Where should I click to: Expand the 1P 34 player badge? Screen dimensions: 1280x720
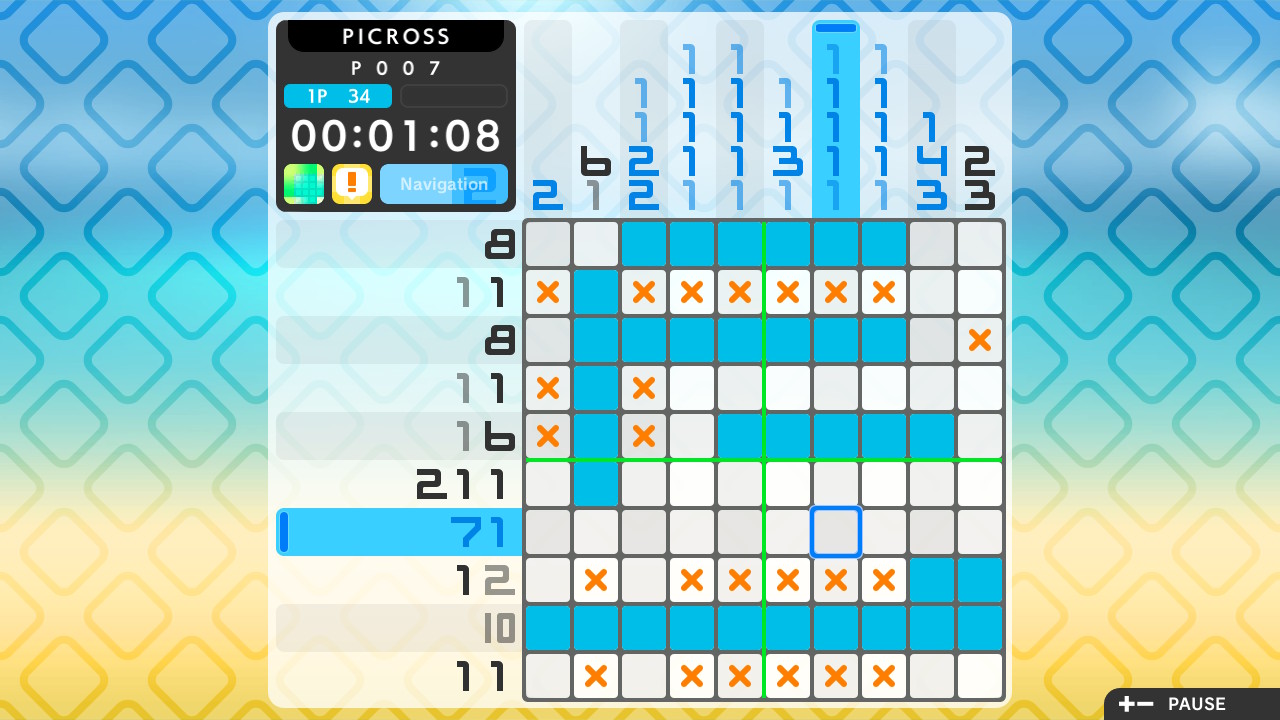tap(339, 96)
